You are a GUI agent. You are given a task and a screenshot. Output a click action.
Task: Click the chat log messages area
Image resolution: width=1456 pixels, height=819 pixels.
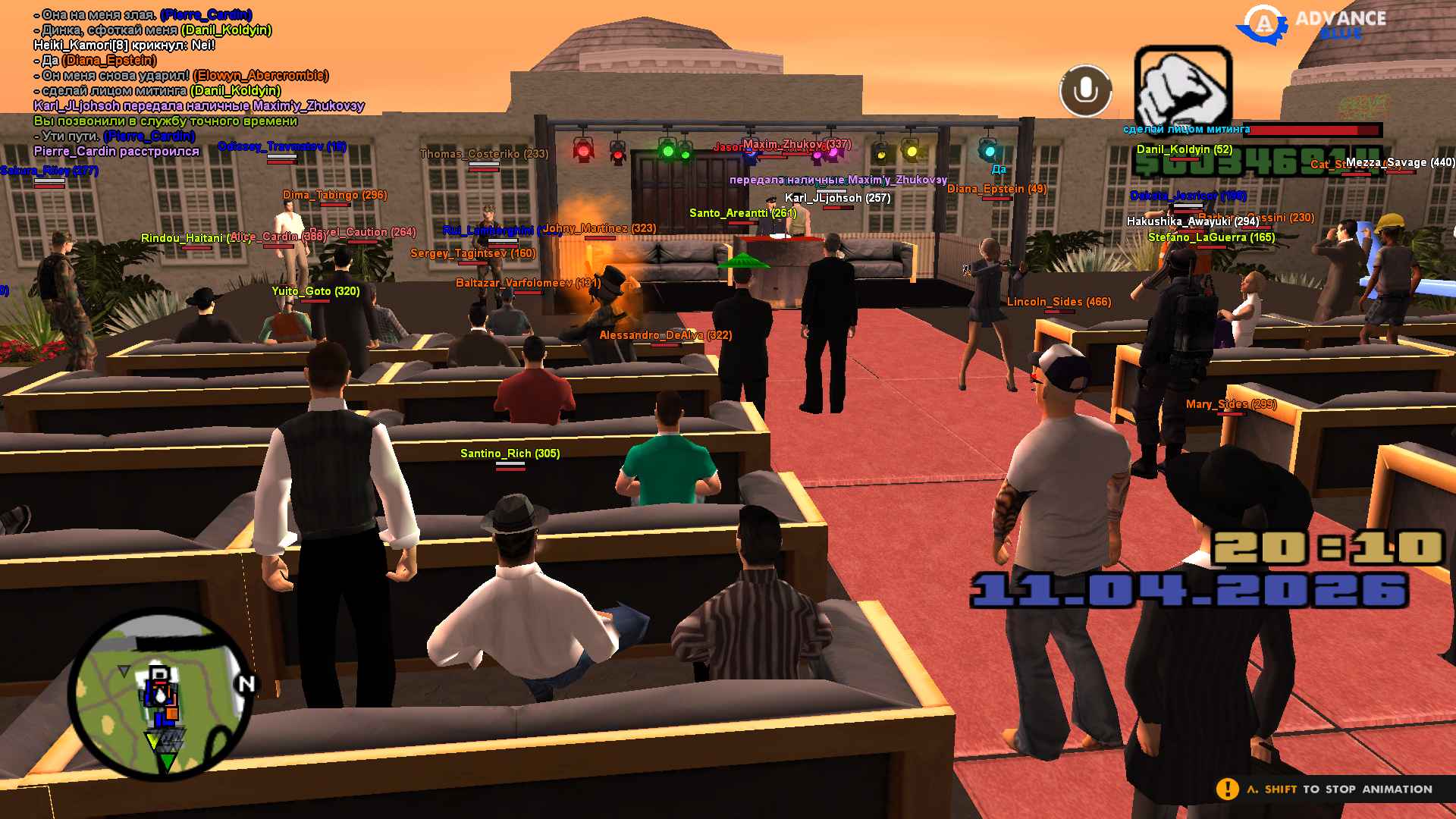pos(197,83)
